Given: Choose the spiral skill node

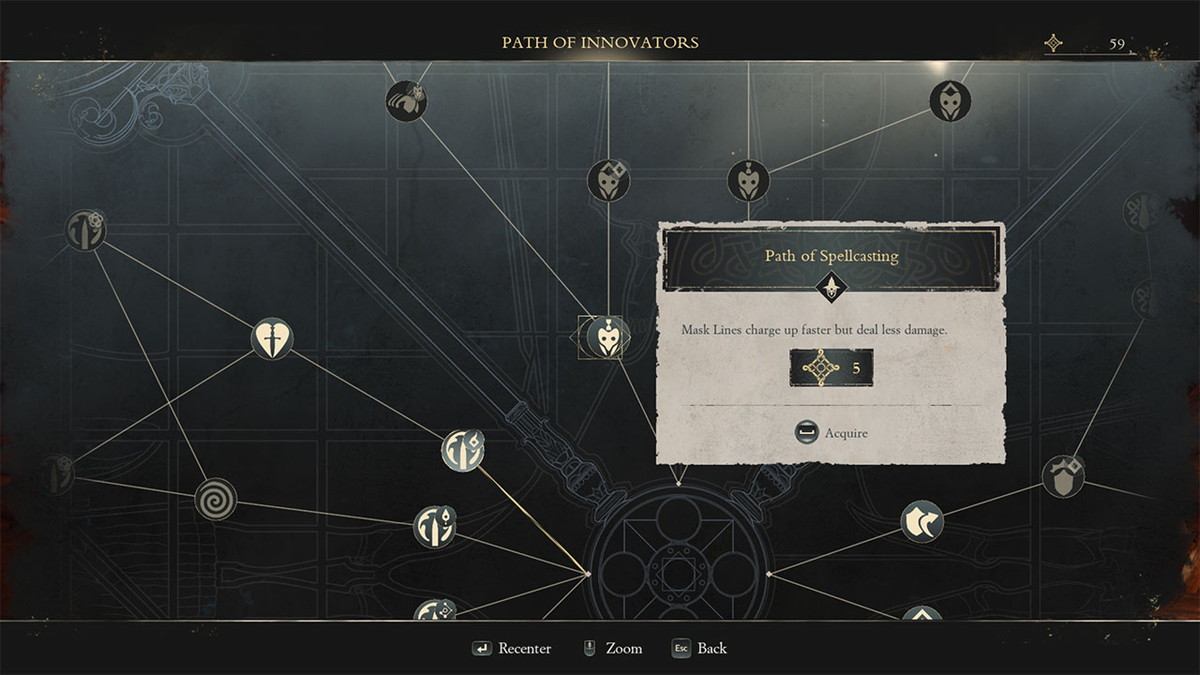Looking at the screenshot, I should tap(215, 498).
